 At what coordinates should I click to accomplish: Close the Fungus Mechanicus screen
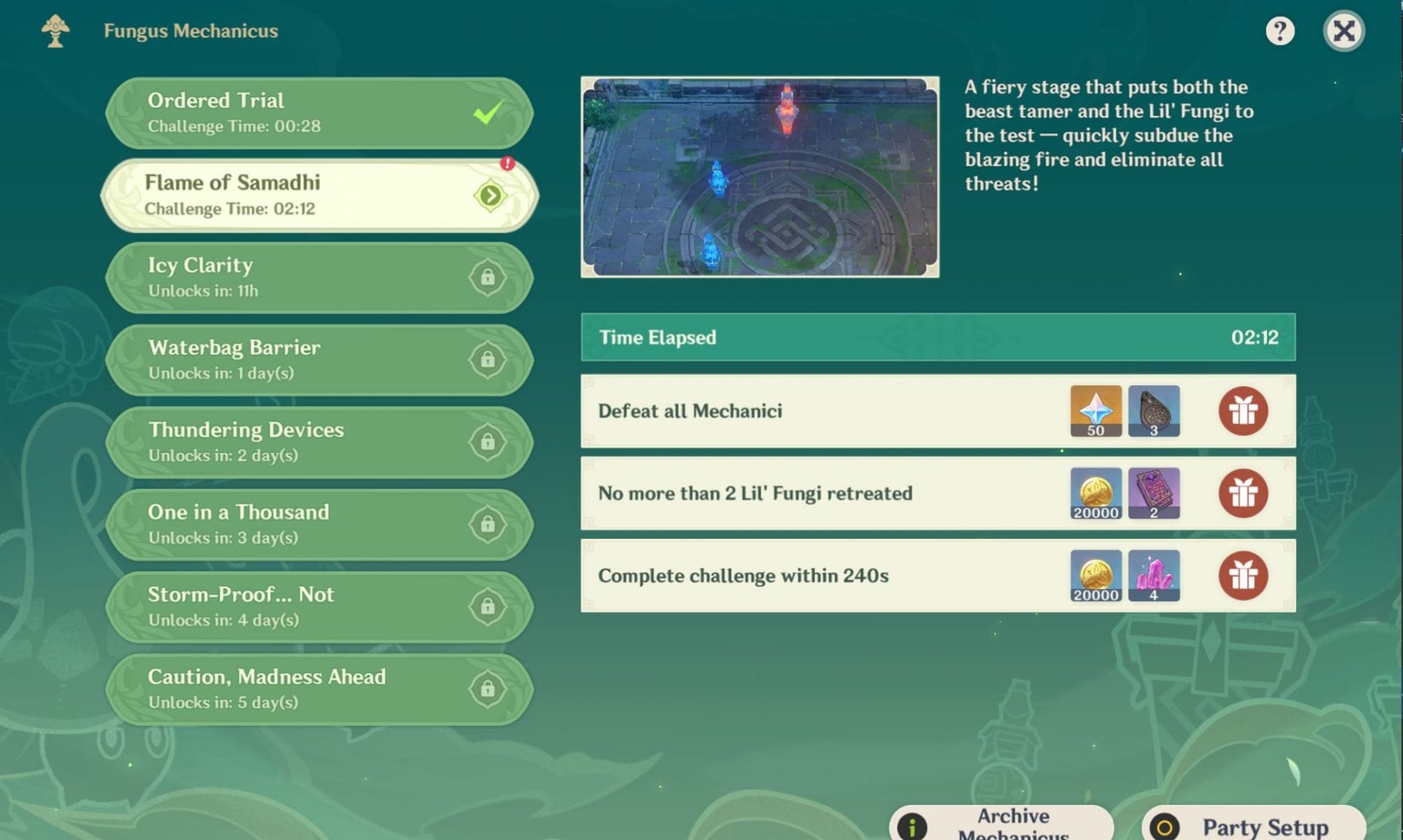pyautogui.click(x=1343, y=31)
